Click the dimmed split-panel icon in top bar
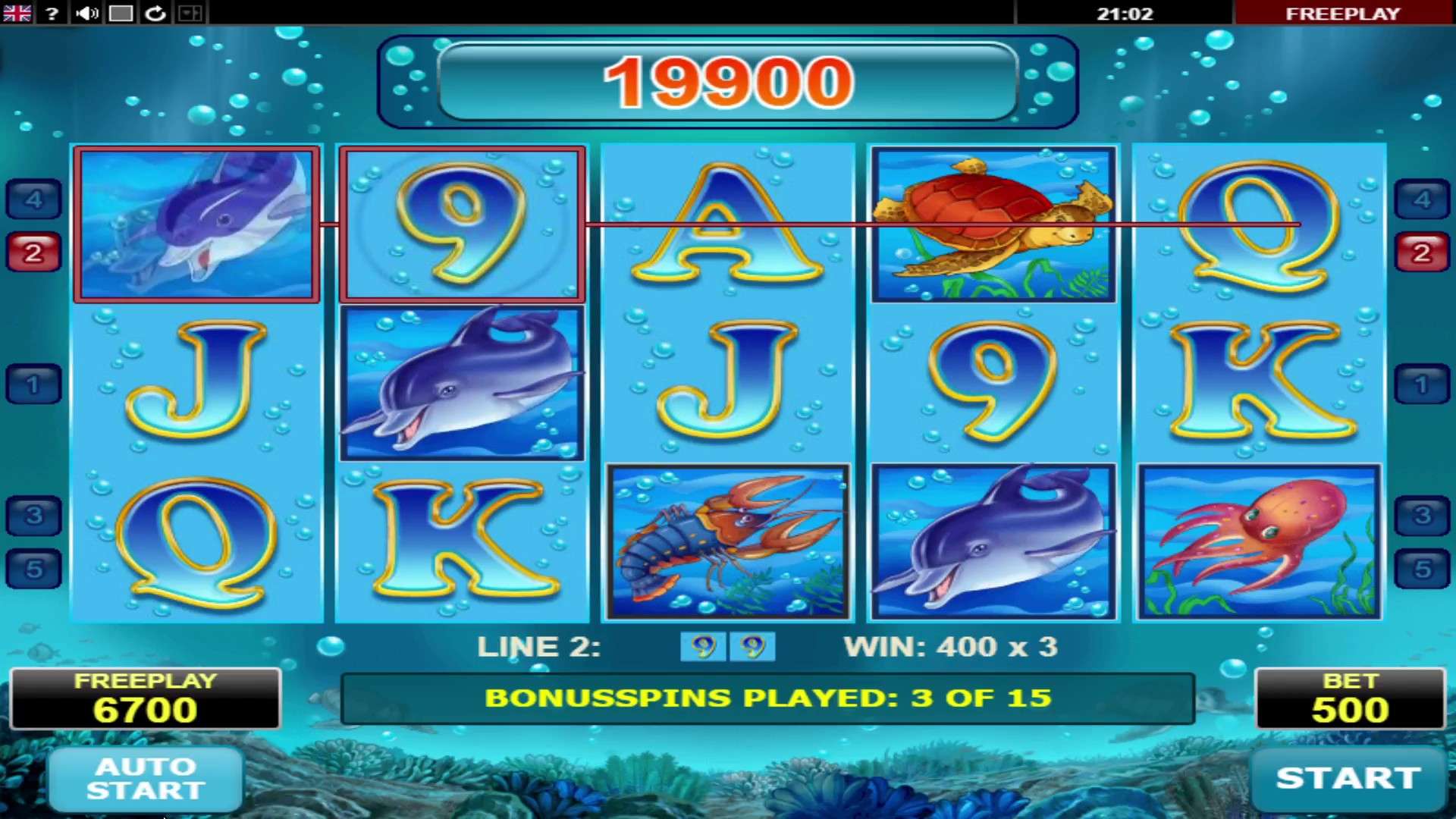 coord(190,13)
